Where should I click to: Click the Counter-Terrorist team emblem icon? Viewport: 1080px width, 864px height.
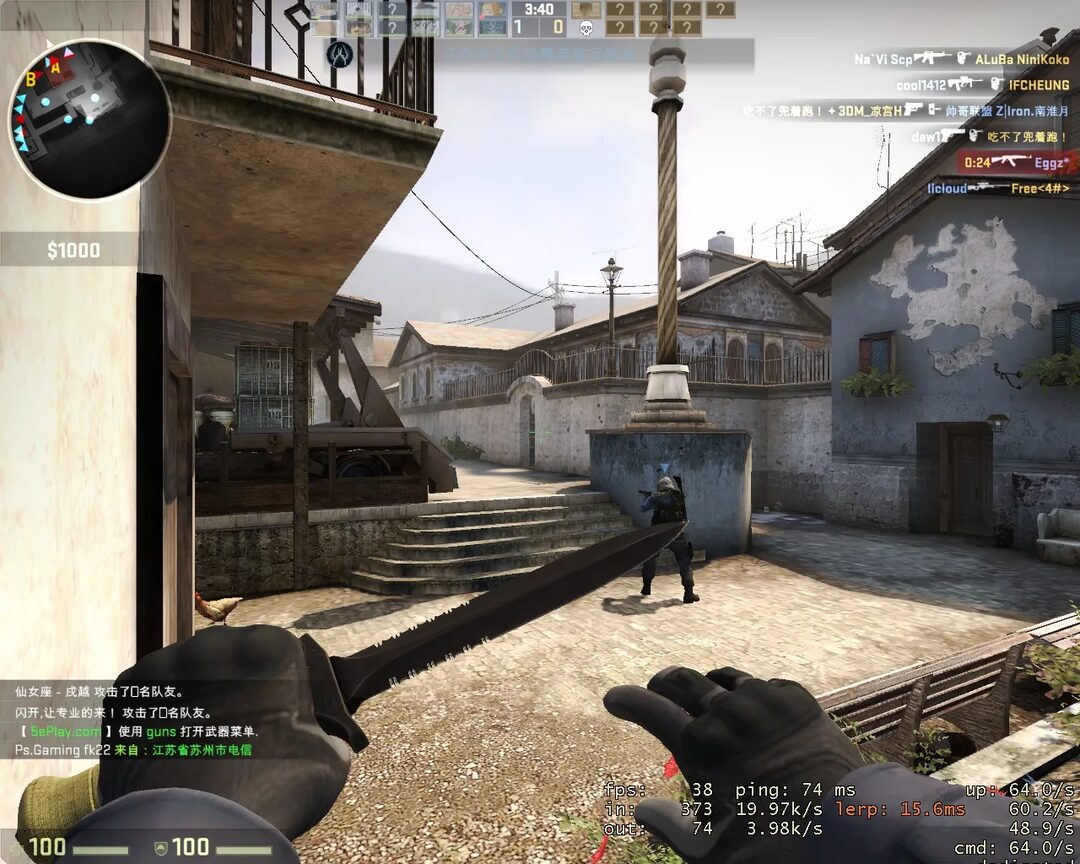click(339, 54)
